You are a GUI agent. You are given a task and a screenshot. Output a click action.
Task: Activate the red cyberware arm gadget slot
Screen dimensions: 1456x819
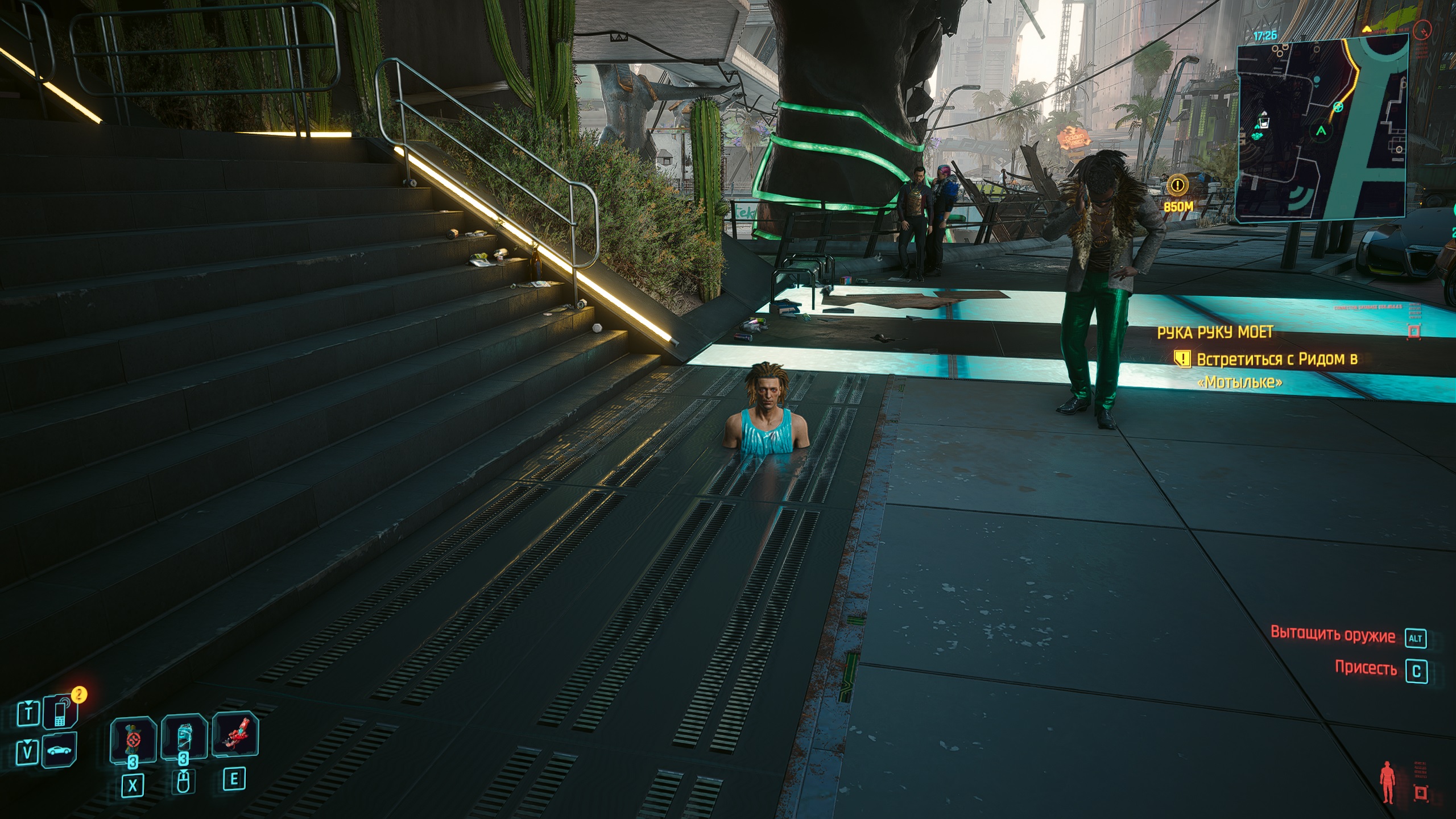[x=235, y=735]
